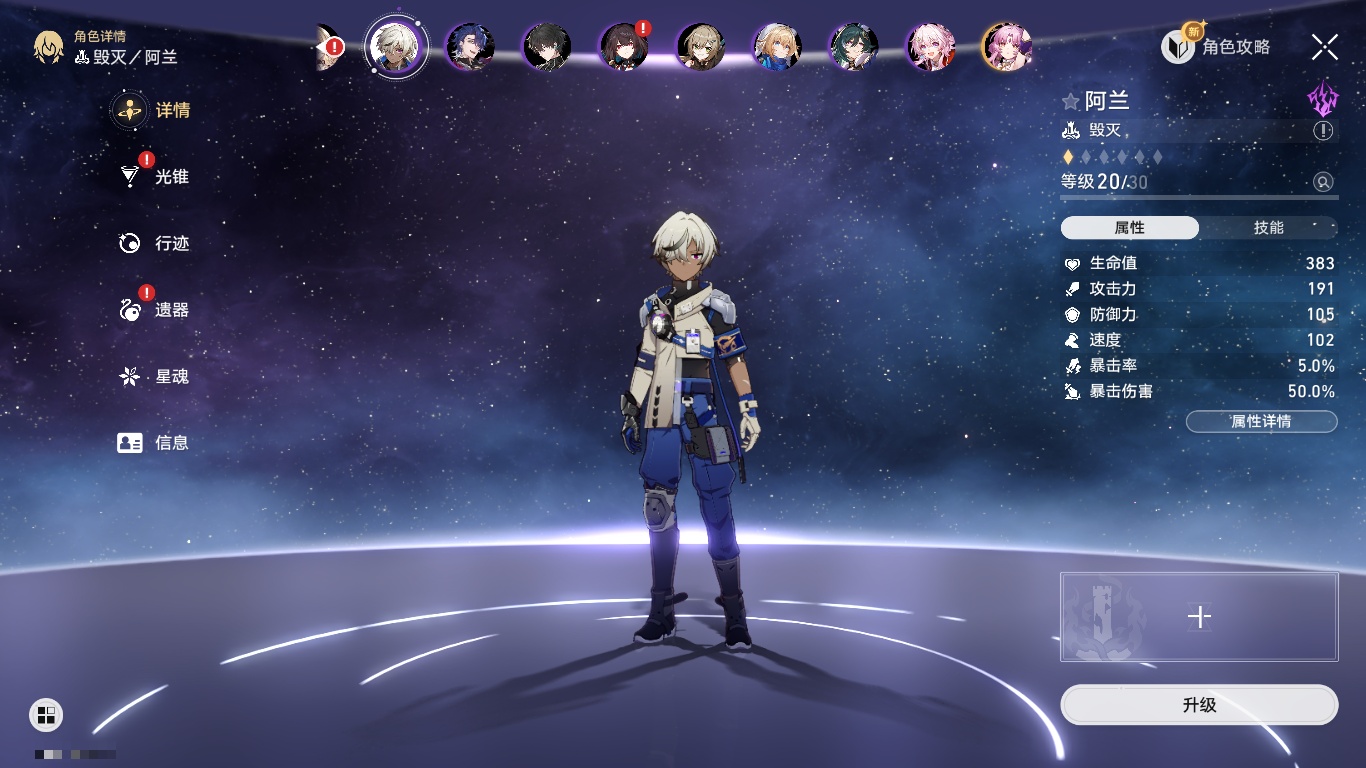1366x768 pixels.
Task: Open the 行迹 traces menu
Action: [x=154, y=243]
